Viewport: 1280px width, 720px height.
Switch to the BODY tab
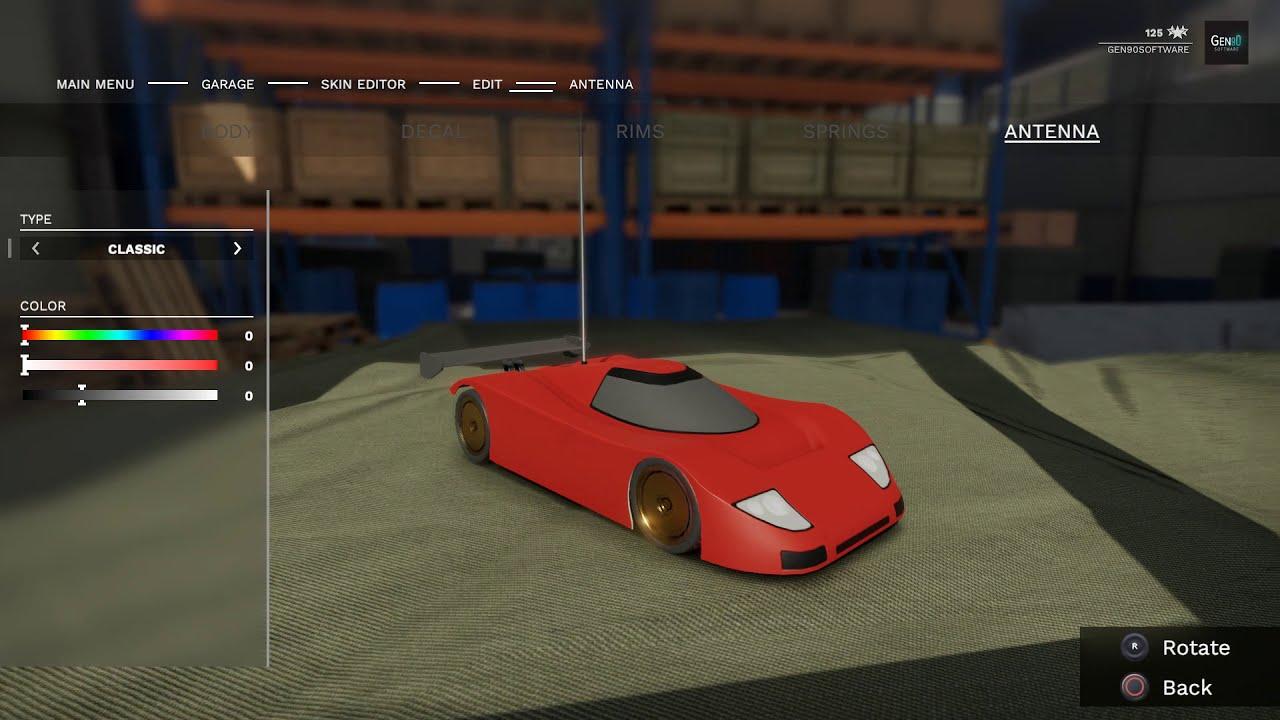(x=228, y=131)
